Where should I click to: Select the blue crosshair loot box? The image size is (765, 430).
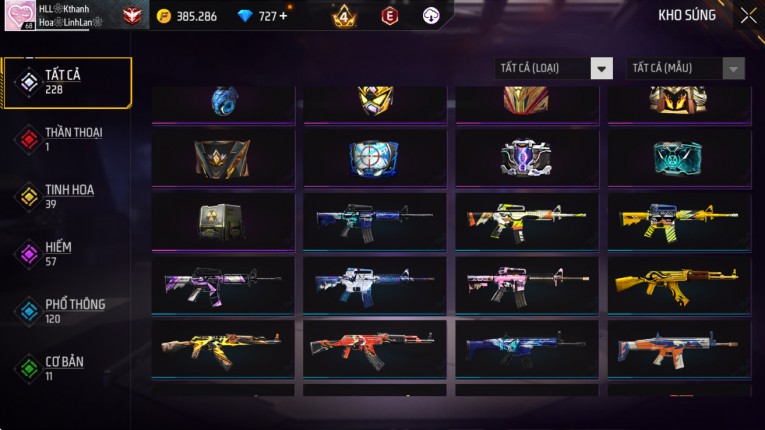pyautogui.click(x=374, y=157)
